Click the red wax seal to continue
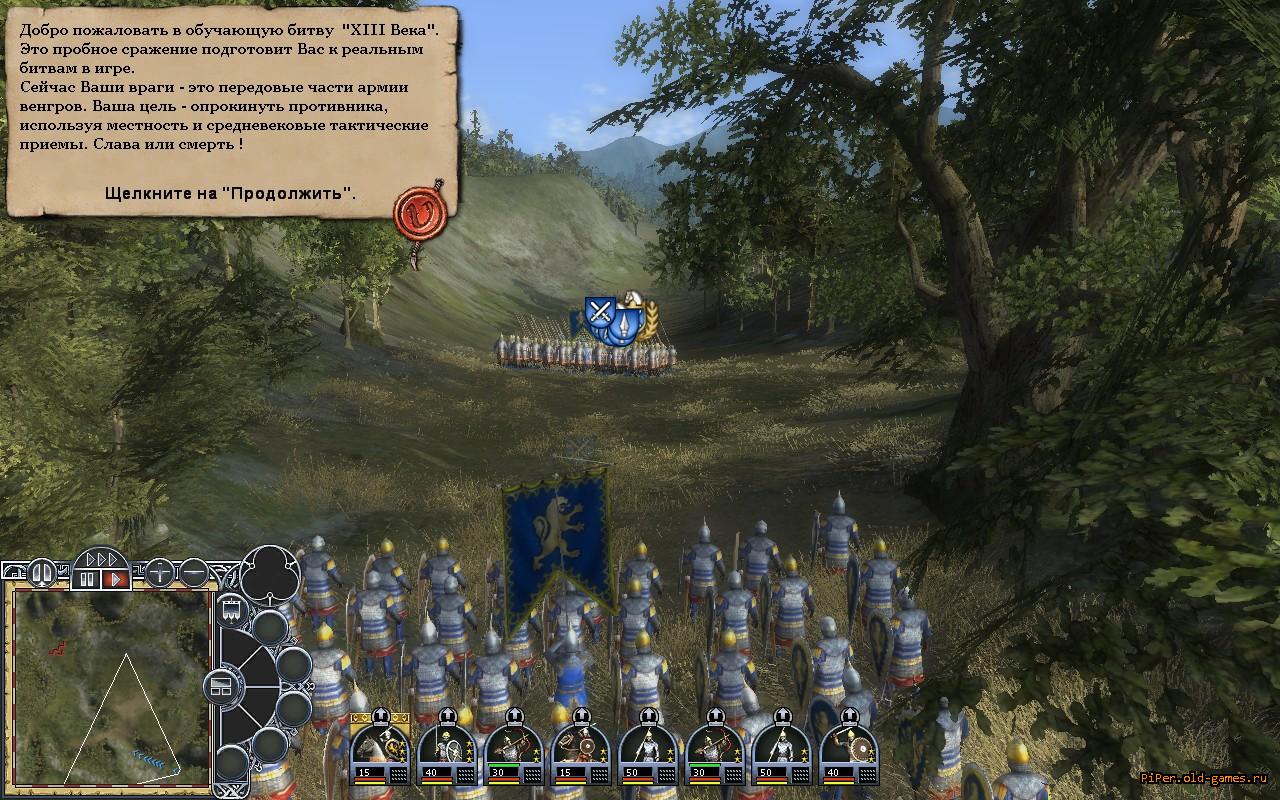 coord(413,209)
